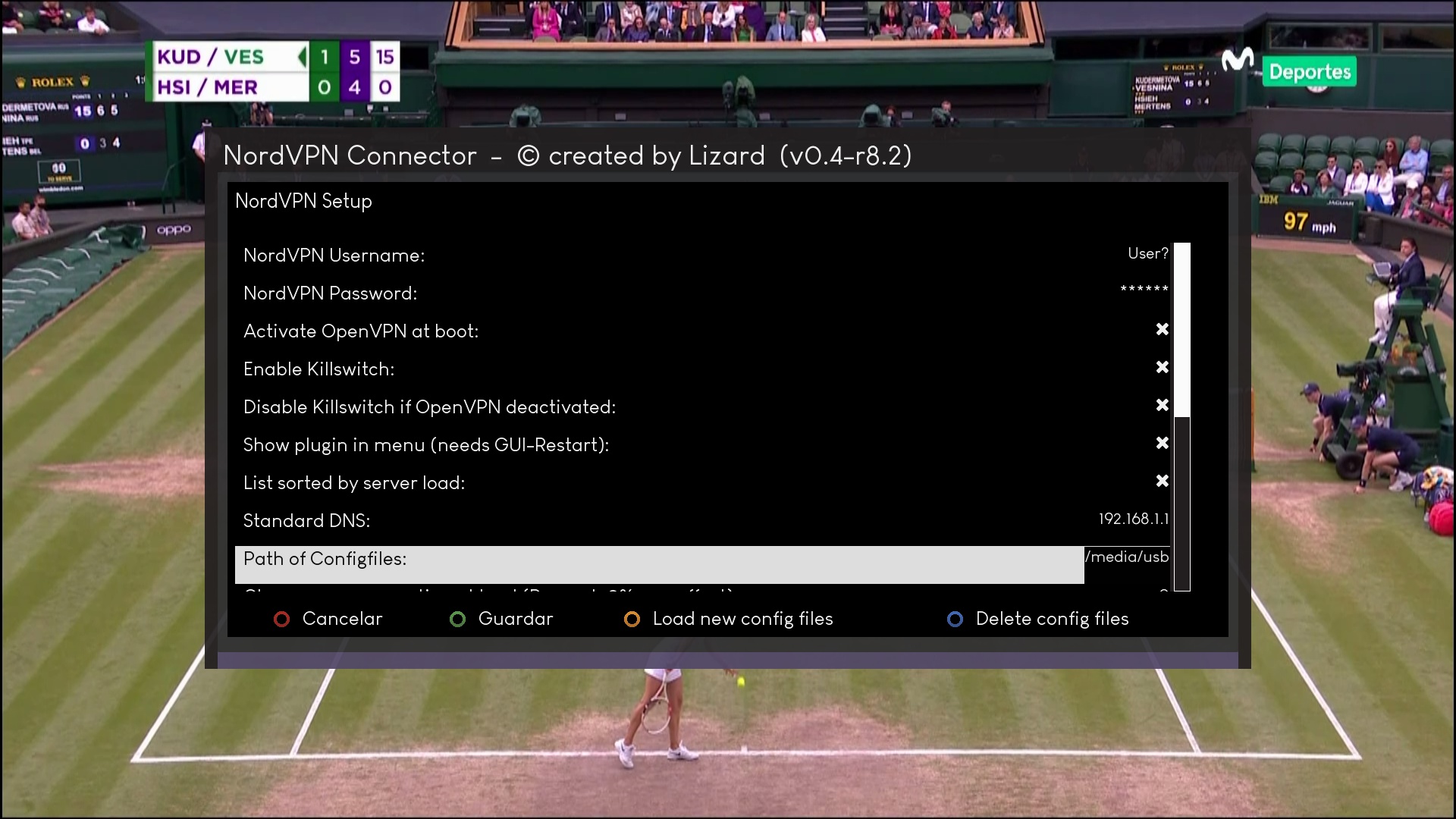The image size is (1456, 819).
Task: Choose Load new config files
Action: tap(729, 619)
